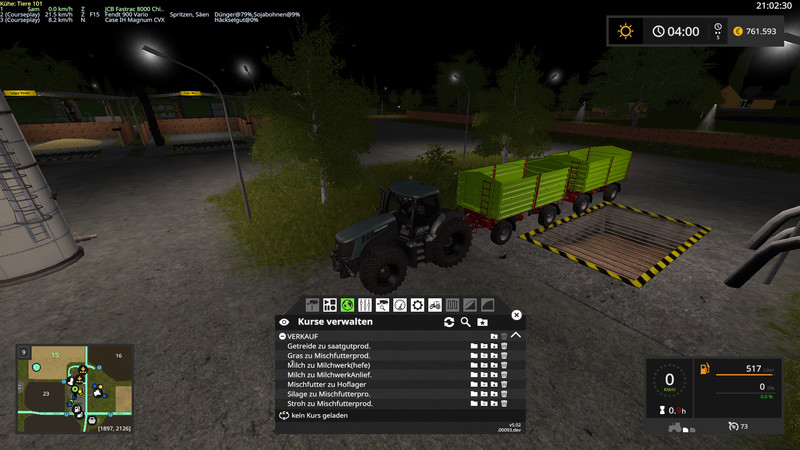Delete the Stroh zu Mischfutterprod. course

504,403
